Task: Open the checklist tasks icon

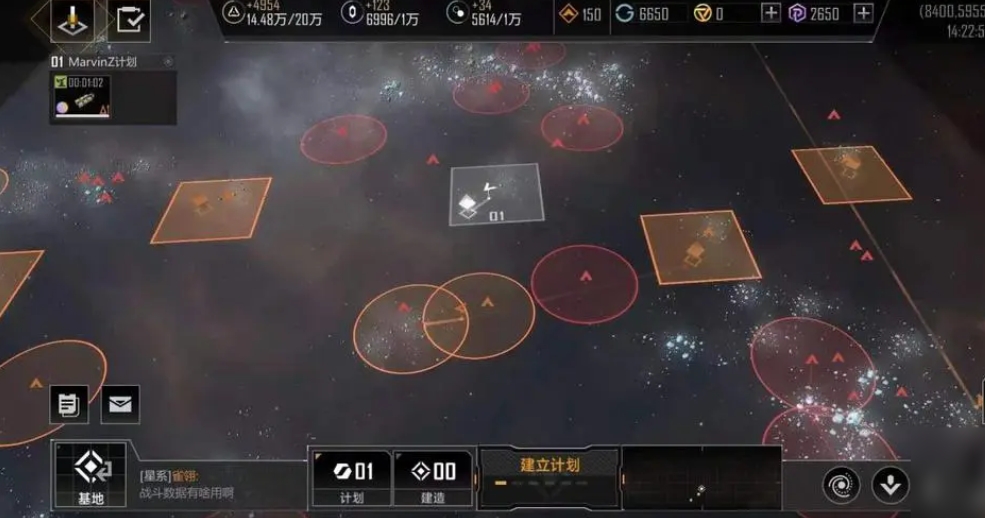Action: [129, 19]
